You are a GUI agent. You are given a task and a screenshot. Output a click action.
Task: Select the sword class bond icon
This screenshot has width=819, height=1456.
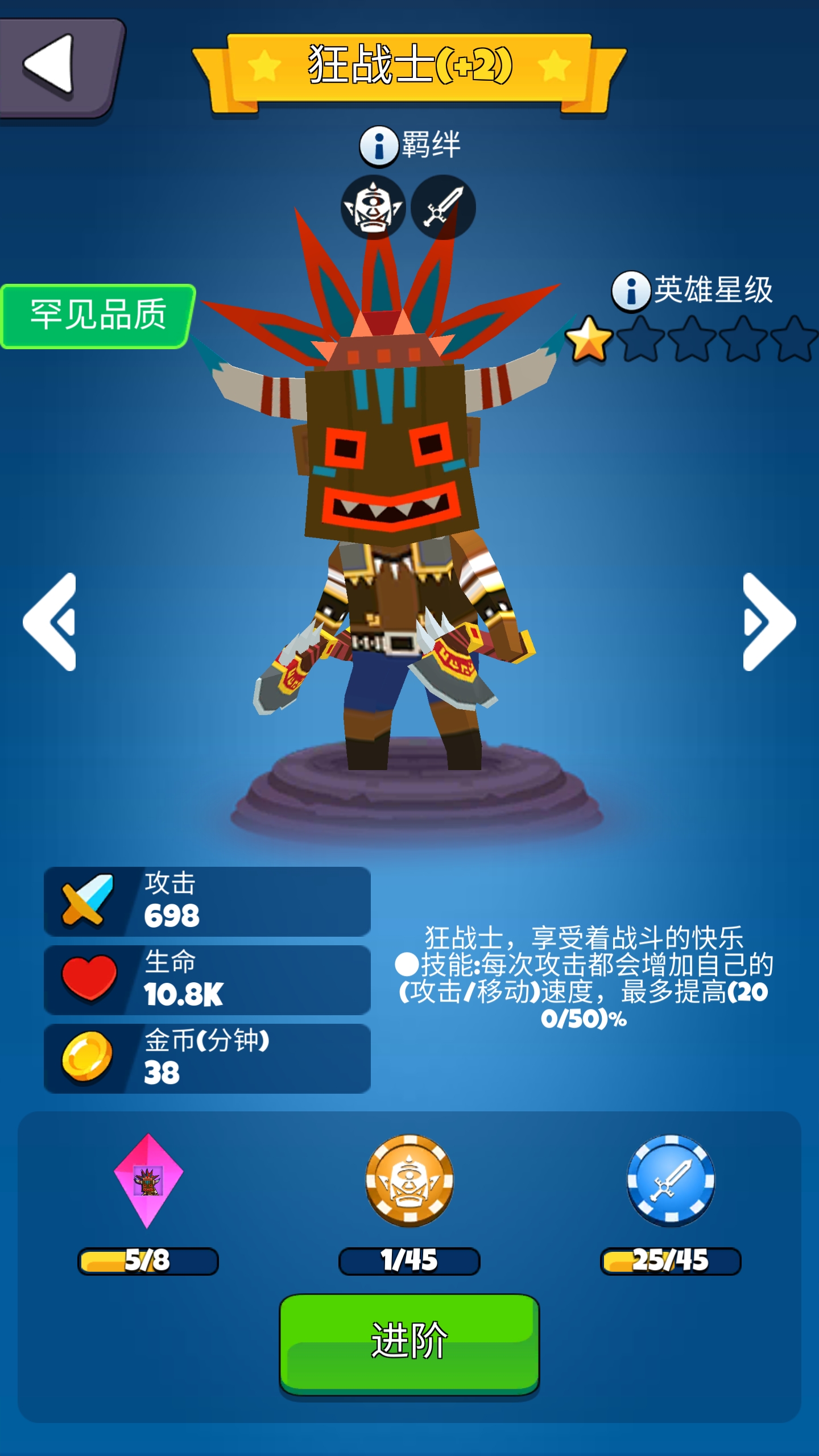(446, 208)
